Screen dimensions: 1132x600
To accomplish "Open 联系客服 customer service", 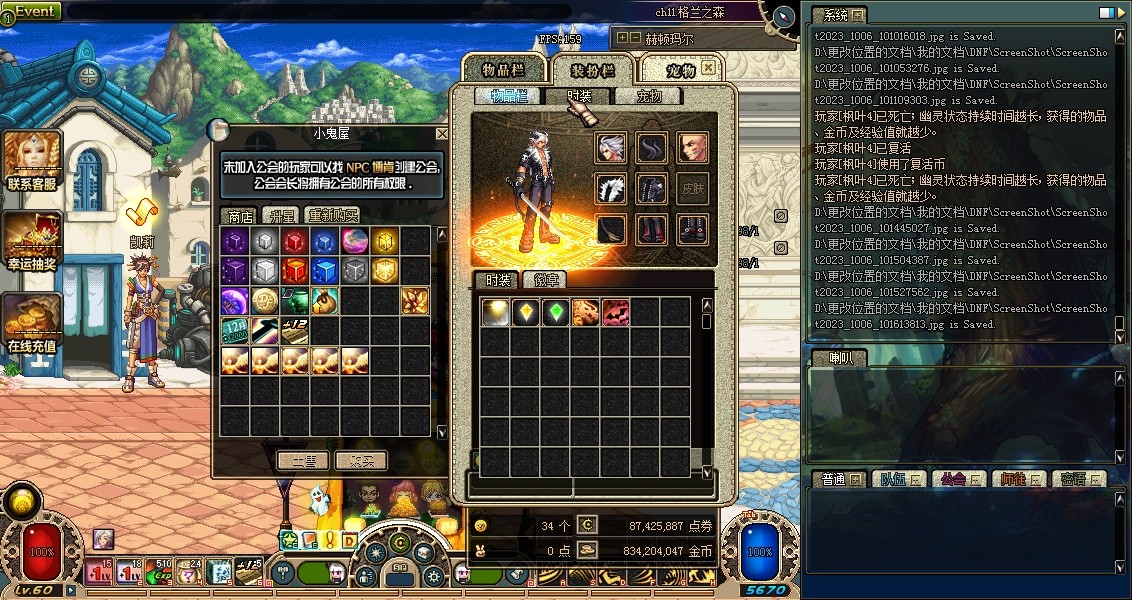I will coord(32,161).
